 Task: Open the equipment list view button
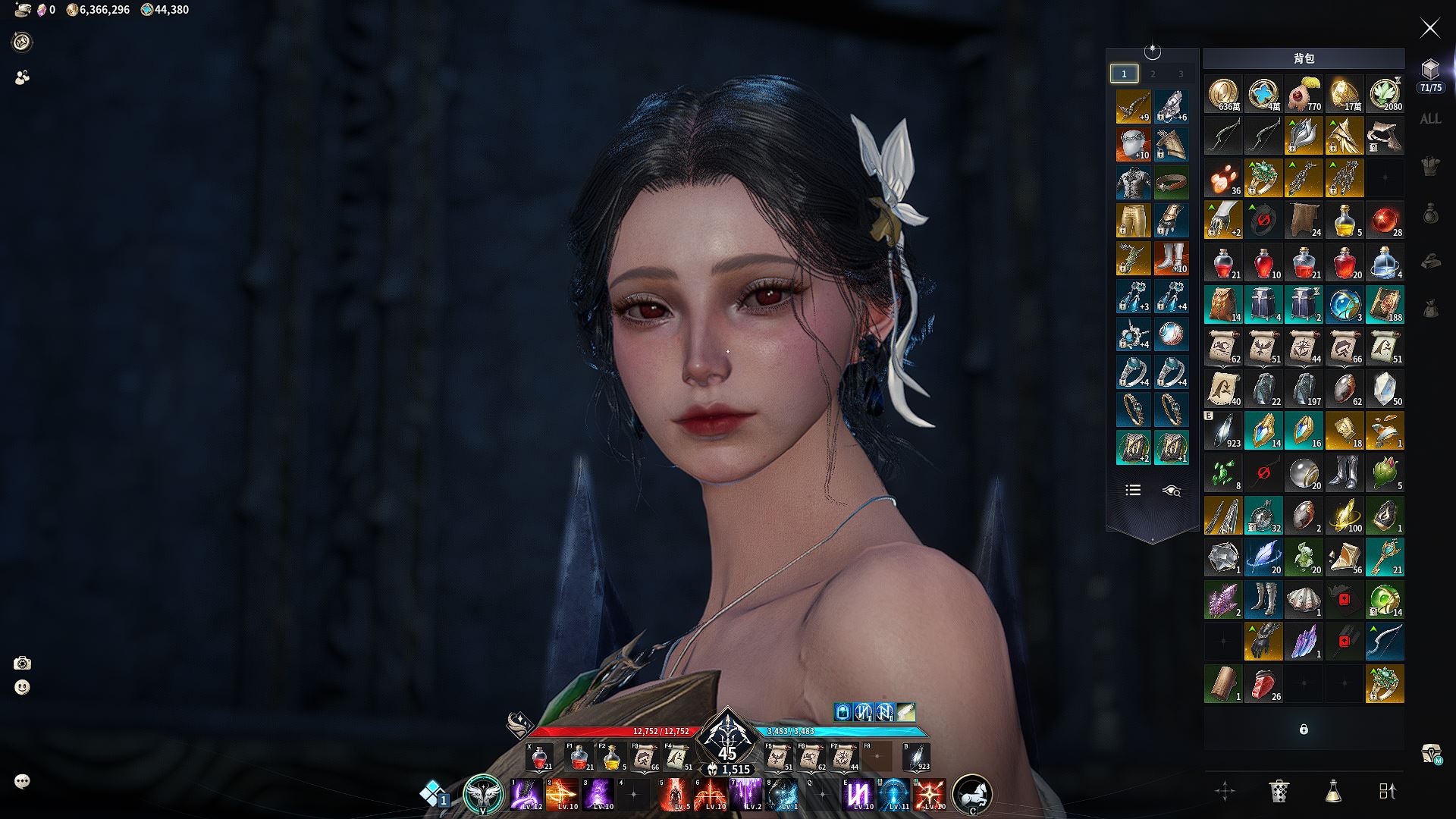click(x=1133, y=491)
